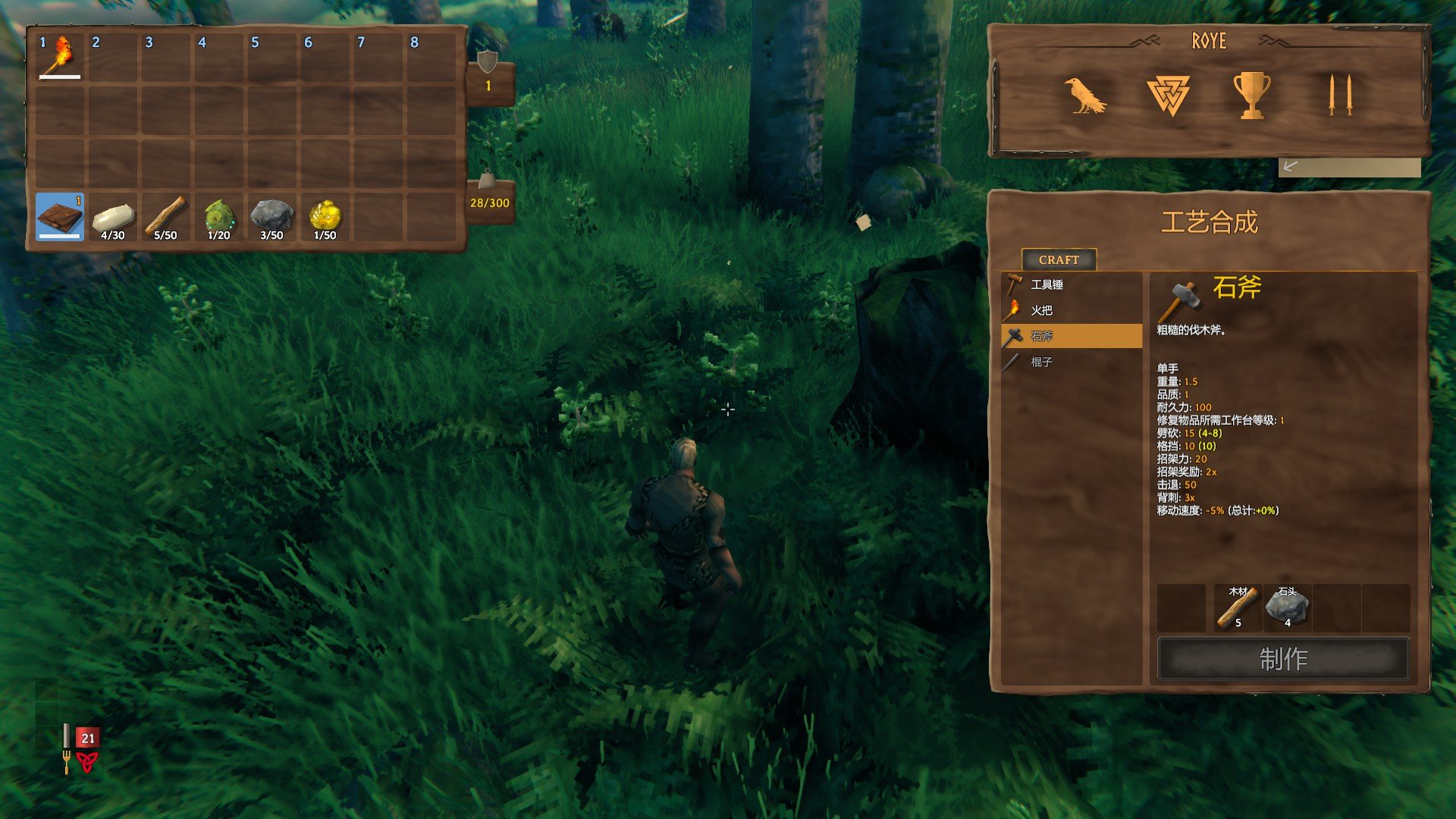Select 石斧 stone axe recipe
The image size is (1456, 819).
pyautogui.click(x=1071, y=336)
